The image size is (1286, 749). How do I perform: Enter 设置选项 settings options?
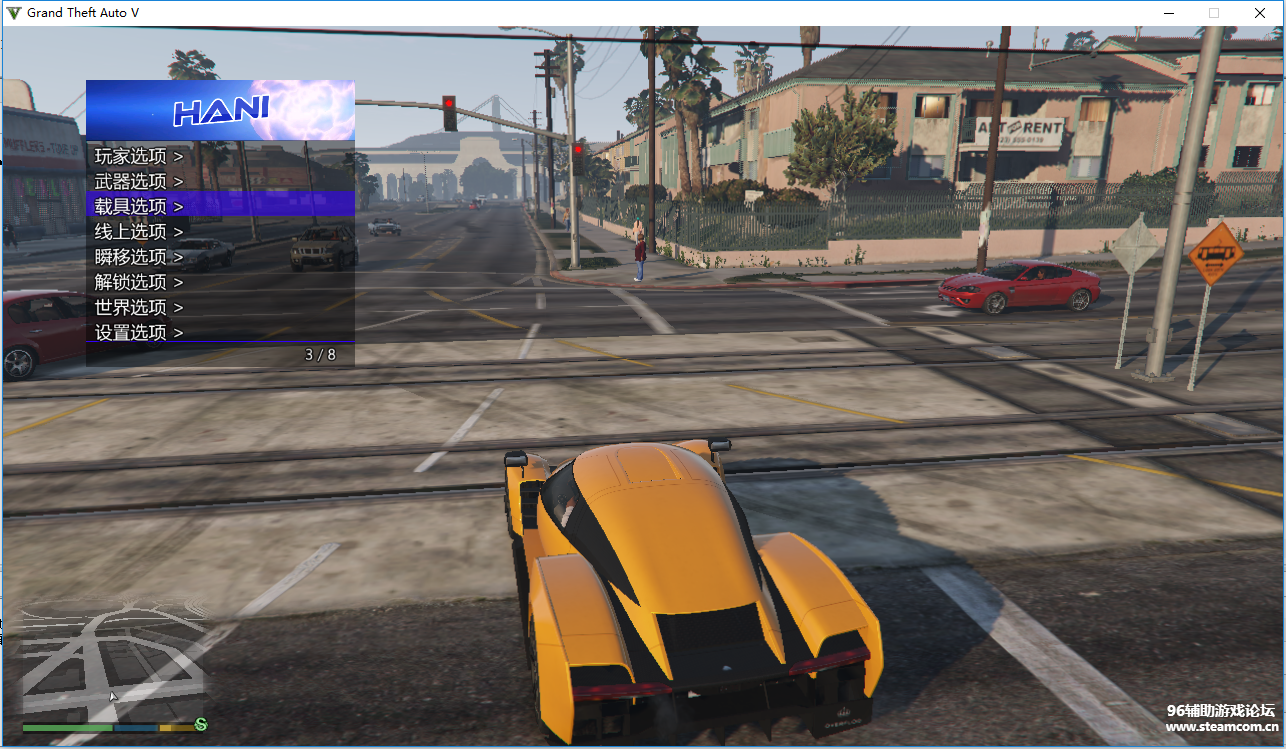click(x=139, y=332)
